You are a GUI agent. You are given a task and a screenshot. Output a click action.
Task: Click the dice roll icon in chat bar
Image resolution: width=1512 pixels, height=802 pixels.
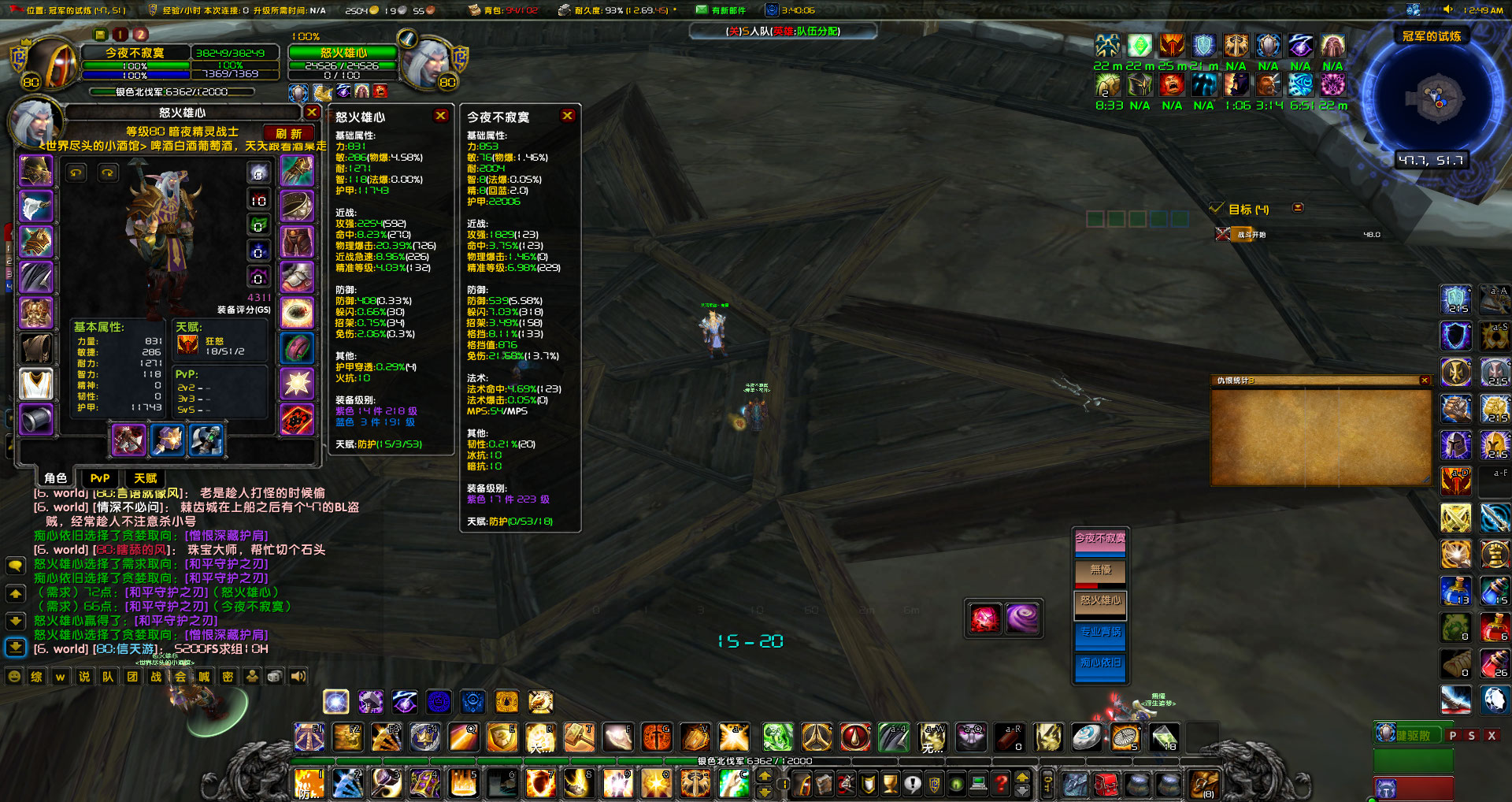pyautogui.click(x=273, y=676)
